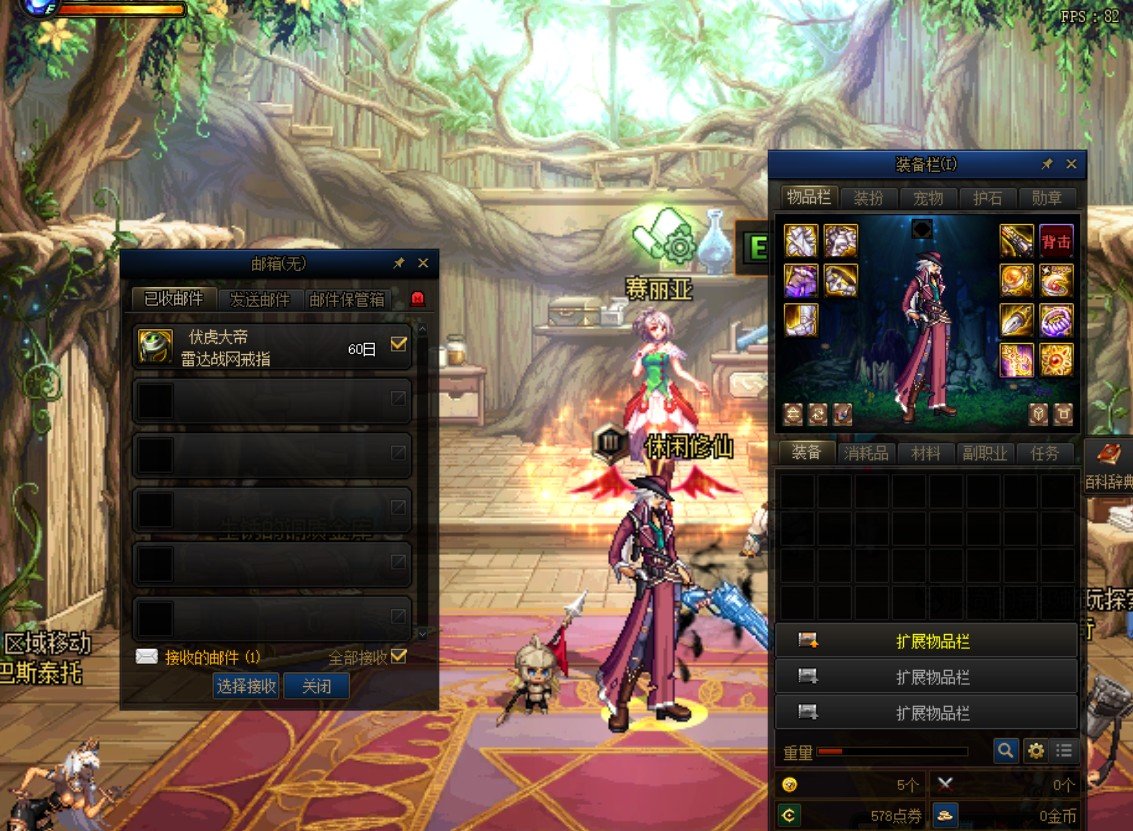Toggle the 全部接收 checkbox

point(399,656)
